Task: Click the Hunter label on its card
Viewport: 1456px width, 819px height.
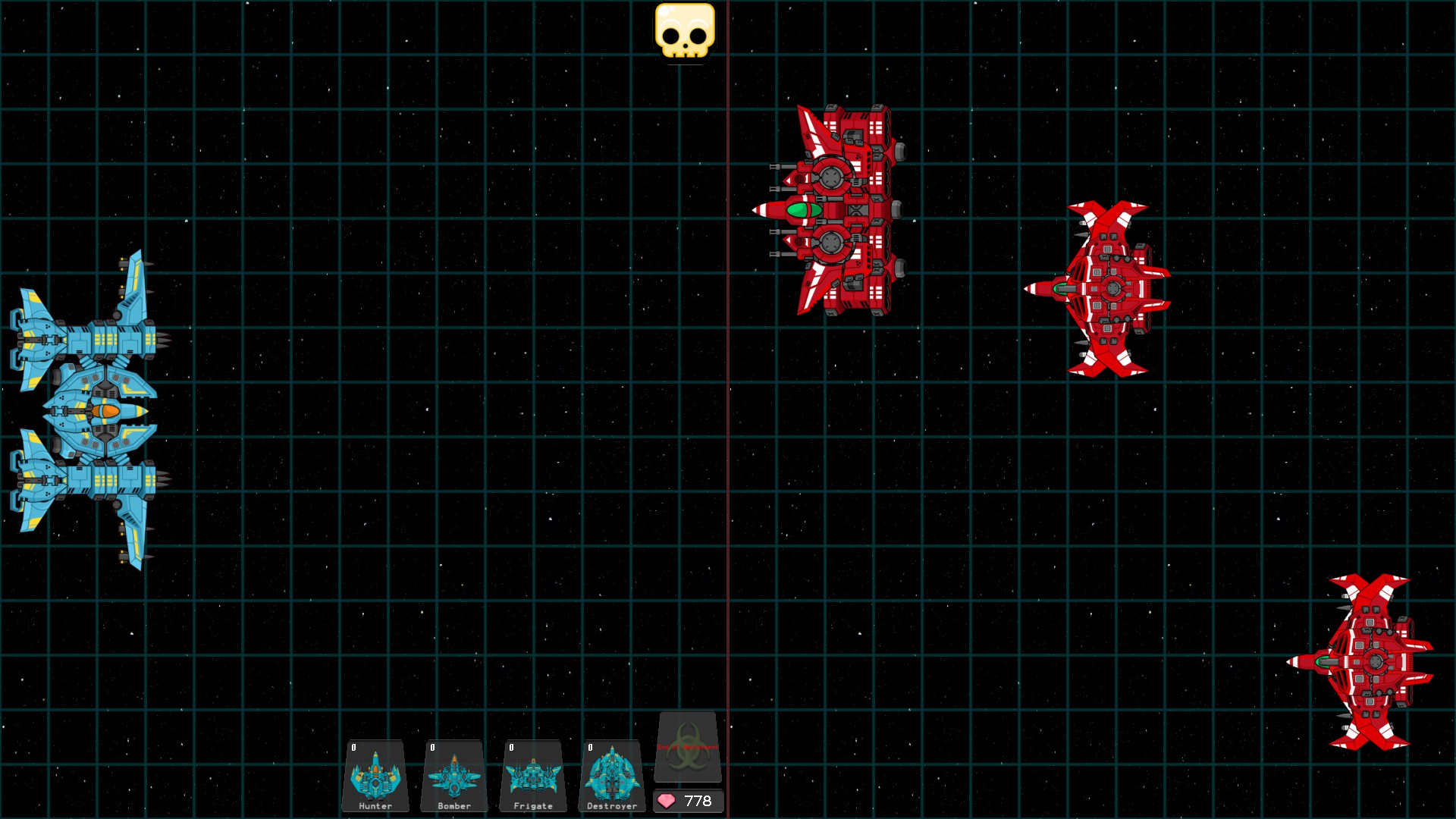Action: click(x=375, y=807)
